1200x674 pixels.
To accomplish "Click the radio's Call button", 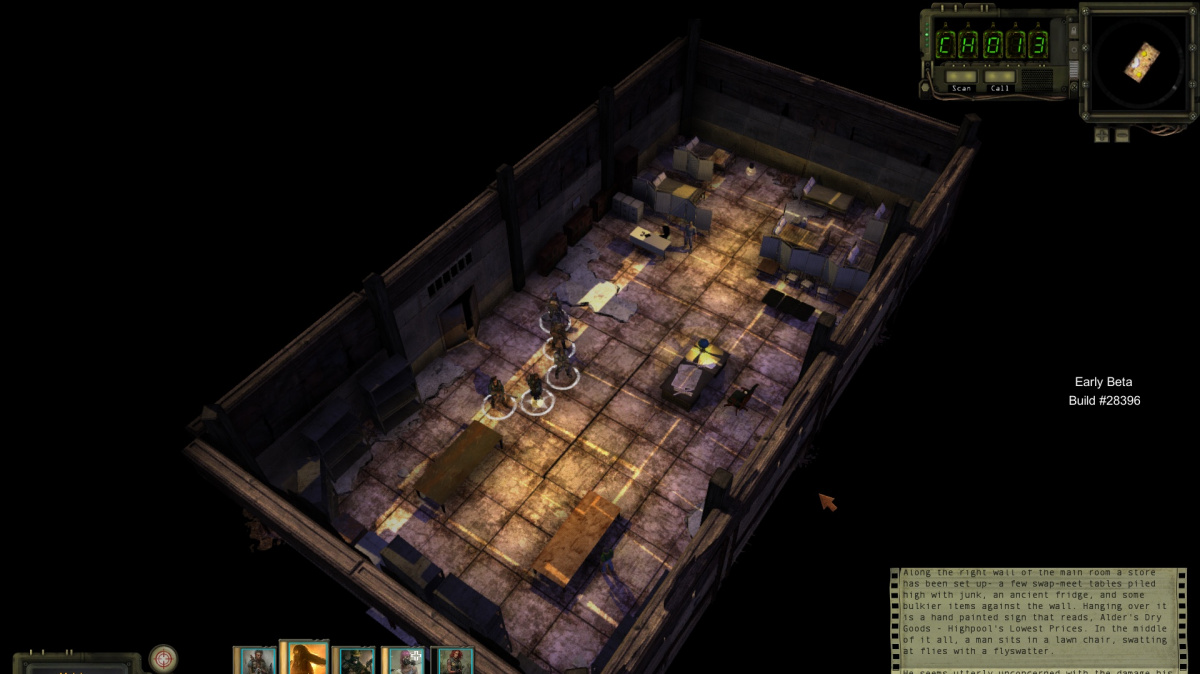I will point(999,77).
